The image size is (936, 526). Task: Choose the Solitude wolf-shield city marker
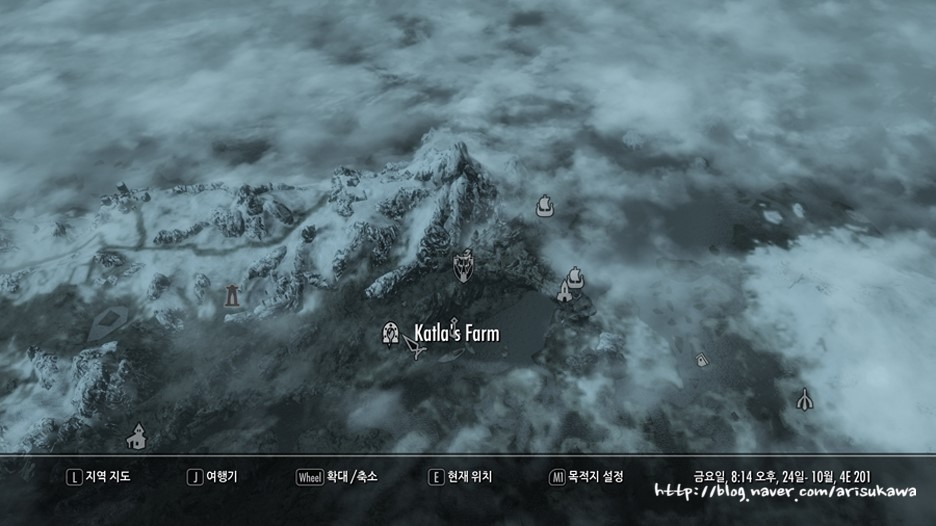tap(464, 265)
